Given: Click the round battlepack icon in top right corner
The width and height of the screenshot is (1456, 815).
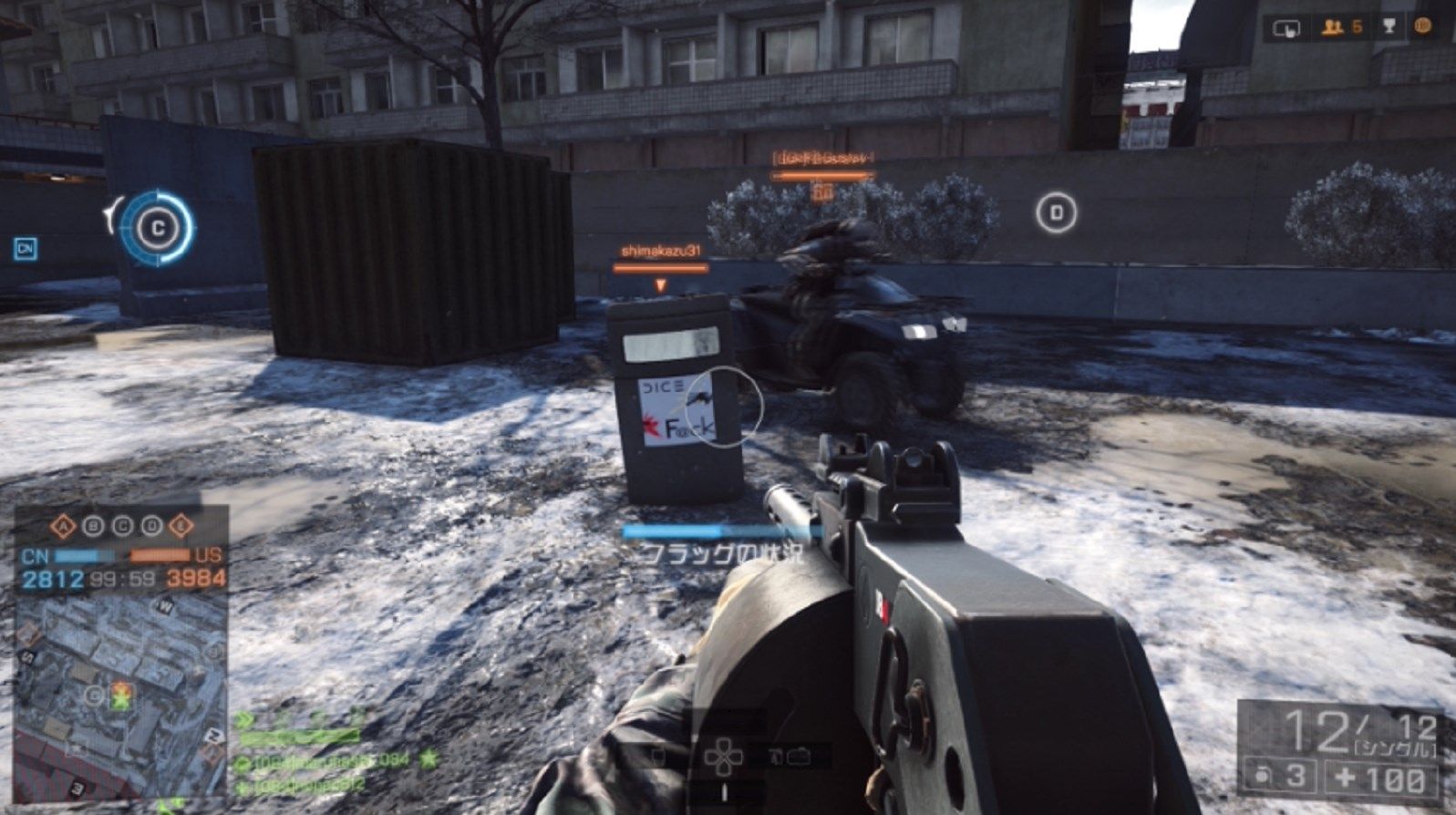Looking at the screenshot, I should (1425, 26).
